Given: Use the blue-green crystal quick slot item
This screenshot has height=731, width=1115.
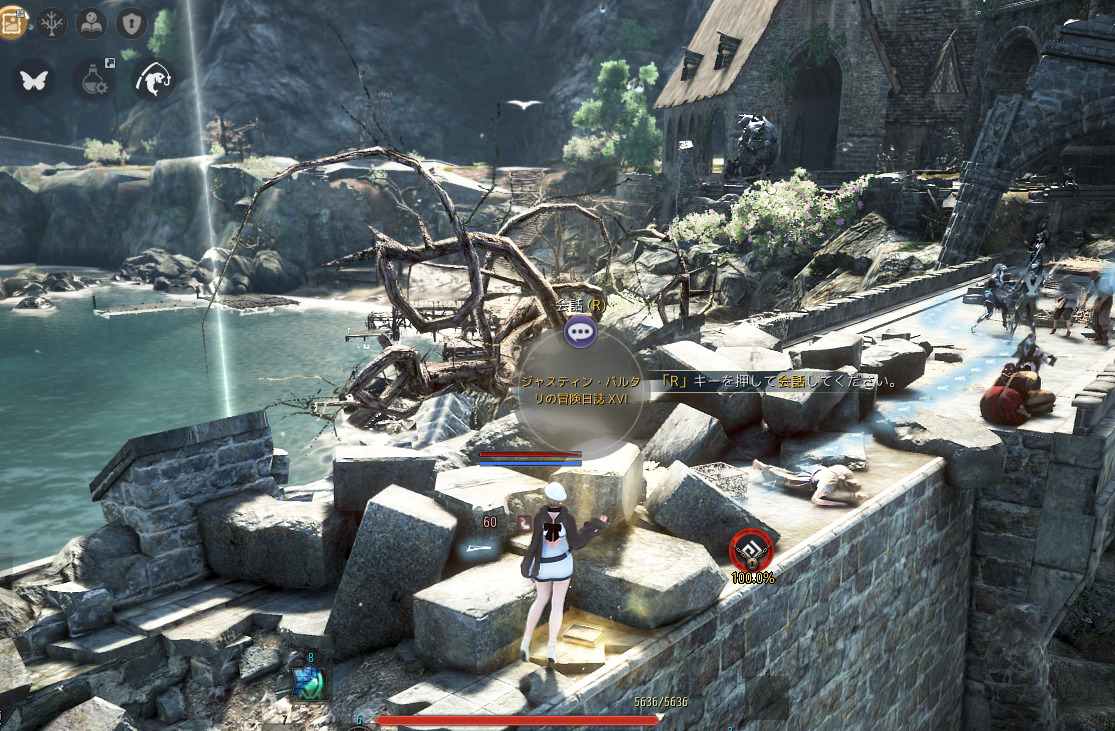Looking at the screenshot, I should tap(306, 683).
